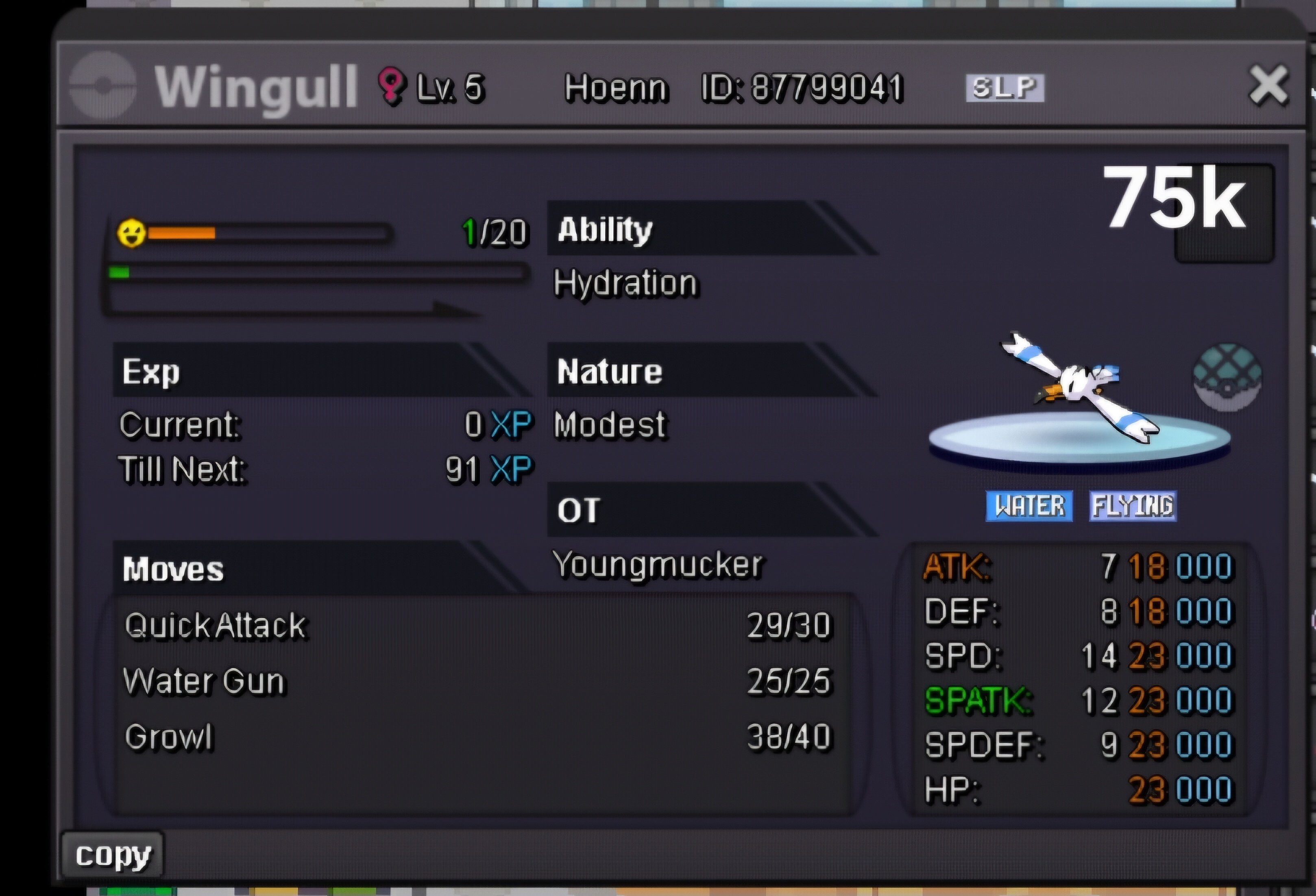
Task: Click the copy button
Action: coord(113,855)
